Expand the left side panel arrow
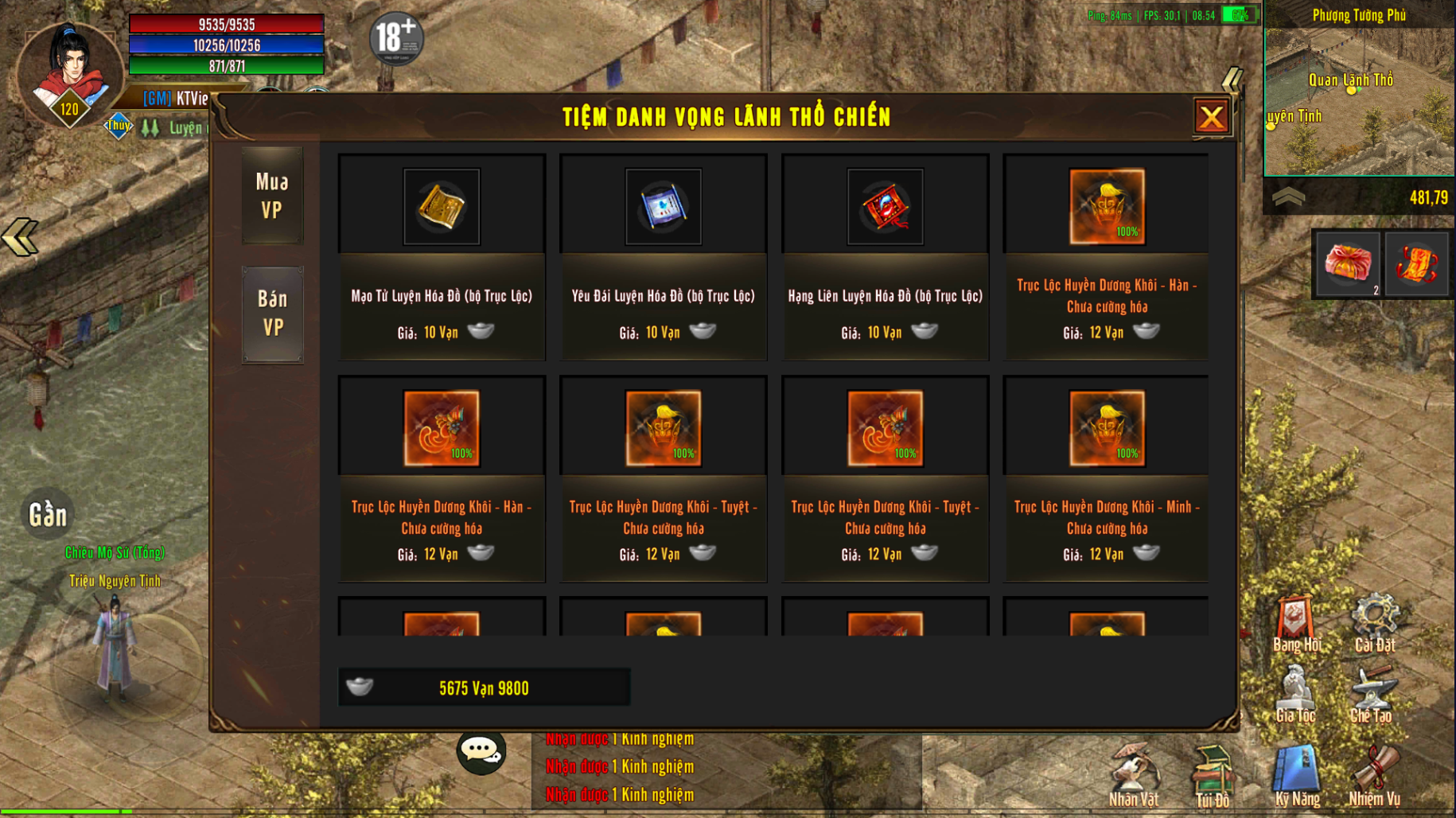Screen dimensions: 1456x818 (x=20, y=237)
